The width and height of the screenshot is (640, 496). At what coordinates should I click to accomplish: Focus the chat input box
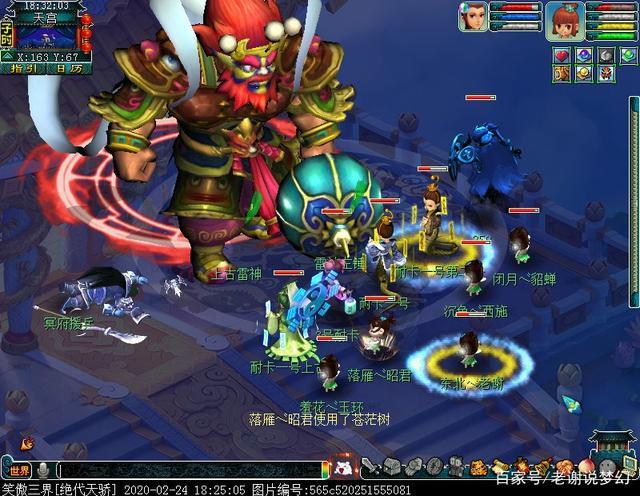pos(190,469)
